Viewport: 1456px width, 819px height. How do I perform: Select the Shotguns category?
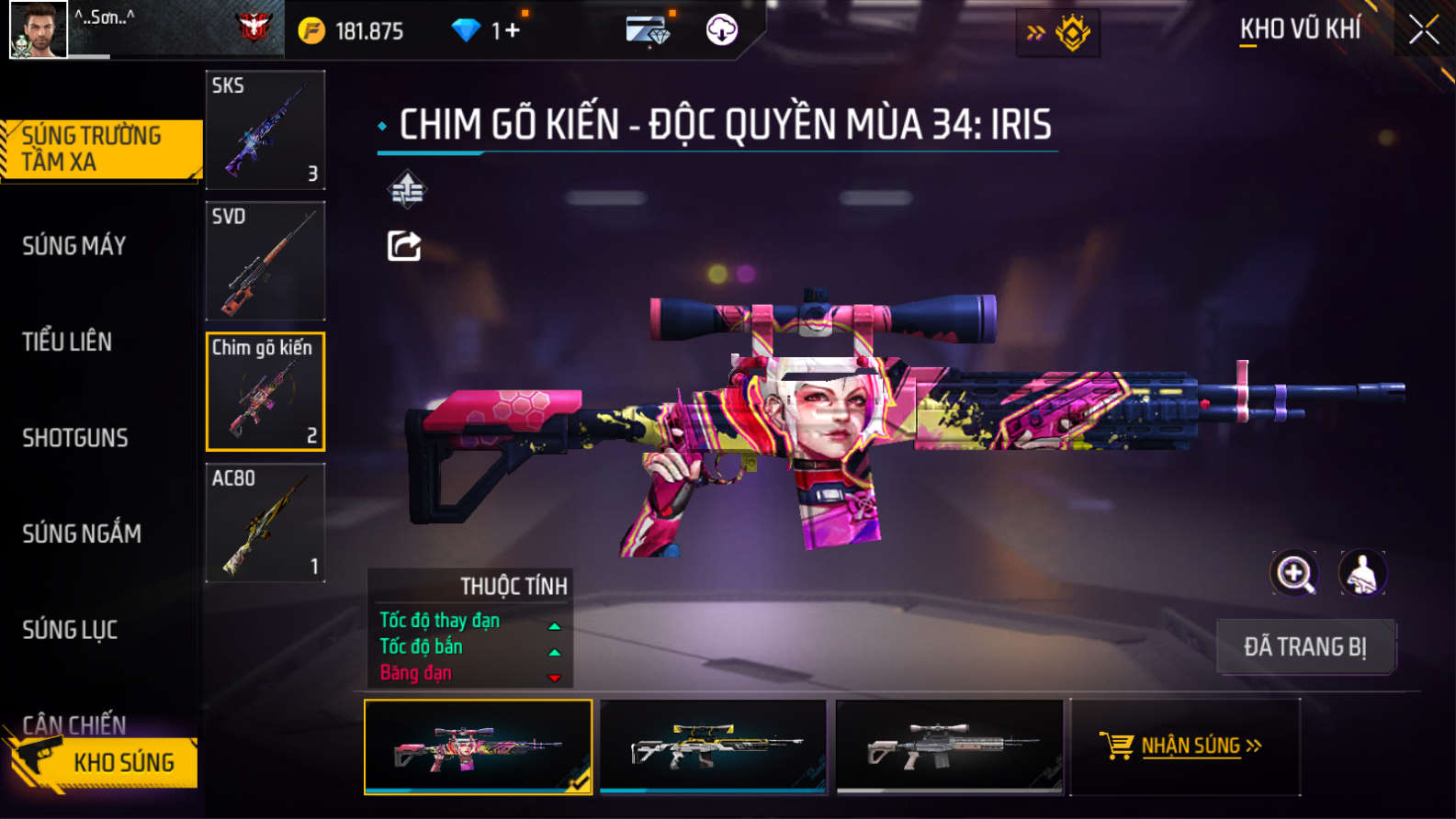pyautogui.click(x=75, y=438)
